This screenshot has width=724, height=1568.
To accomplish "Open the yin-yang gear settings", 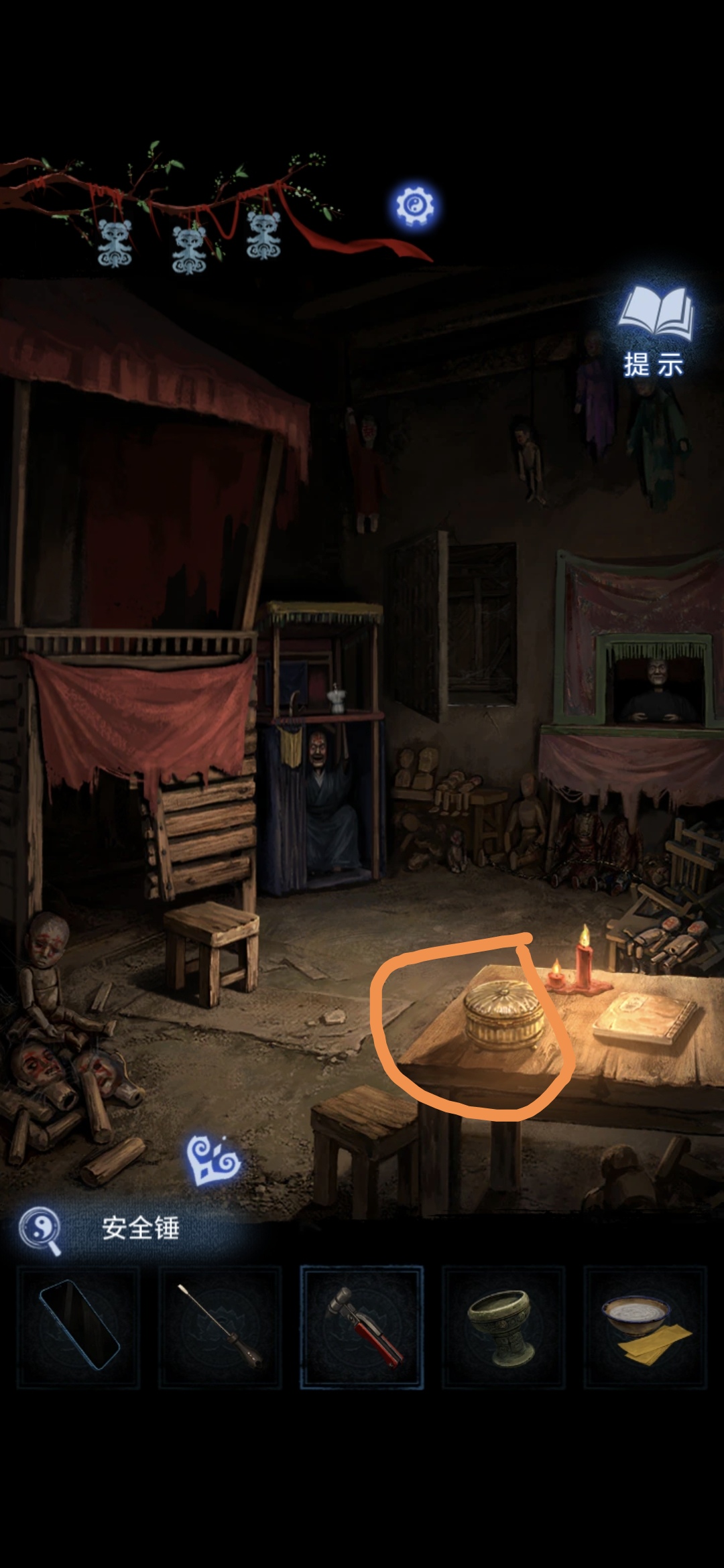I will click(x=414, y=205).
